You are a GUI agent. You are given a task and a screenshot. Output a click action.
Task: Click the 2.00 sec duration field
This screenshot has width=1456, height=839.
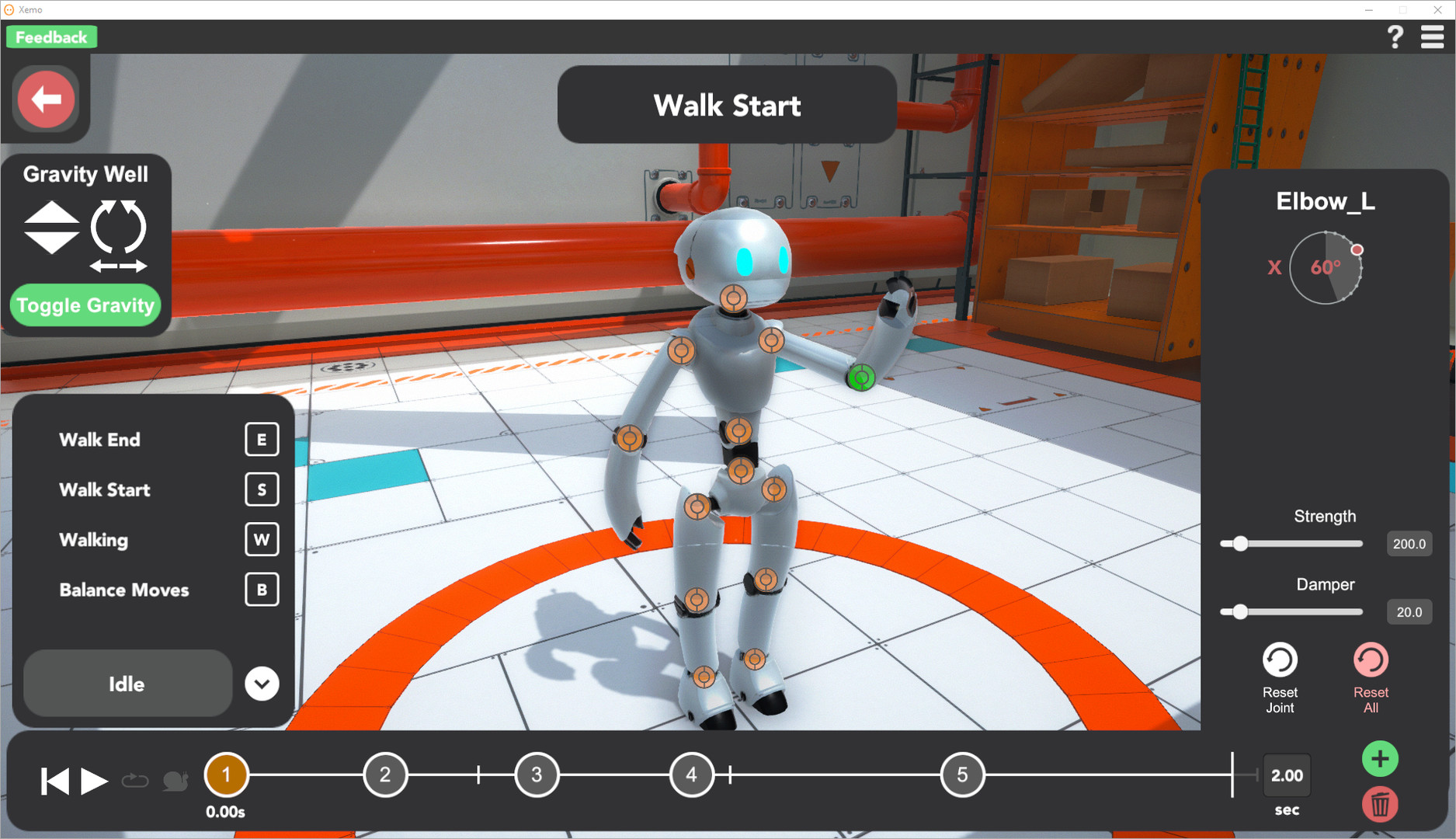click(1287, 775)
